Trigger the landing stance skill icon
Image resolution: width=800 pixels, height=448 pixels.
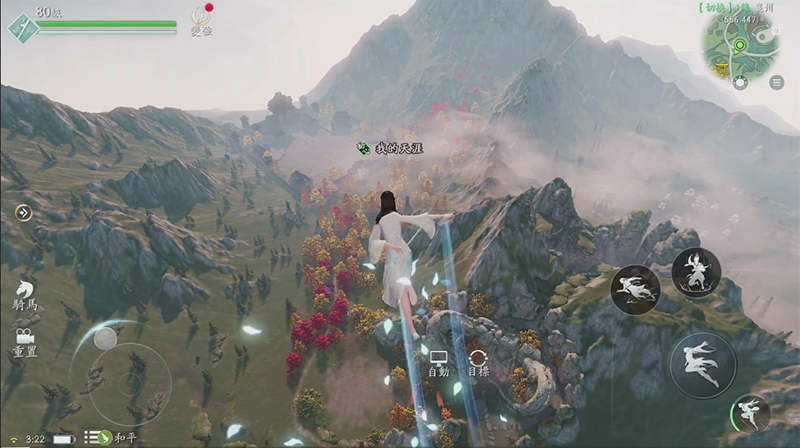[695, 272]
